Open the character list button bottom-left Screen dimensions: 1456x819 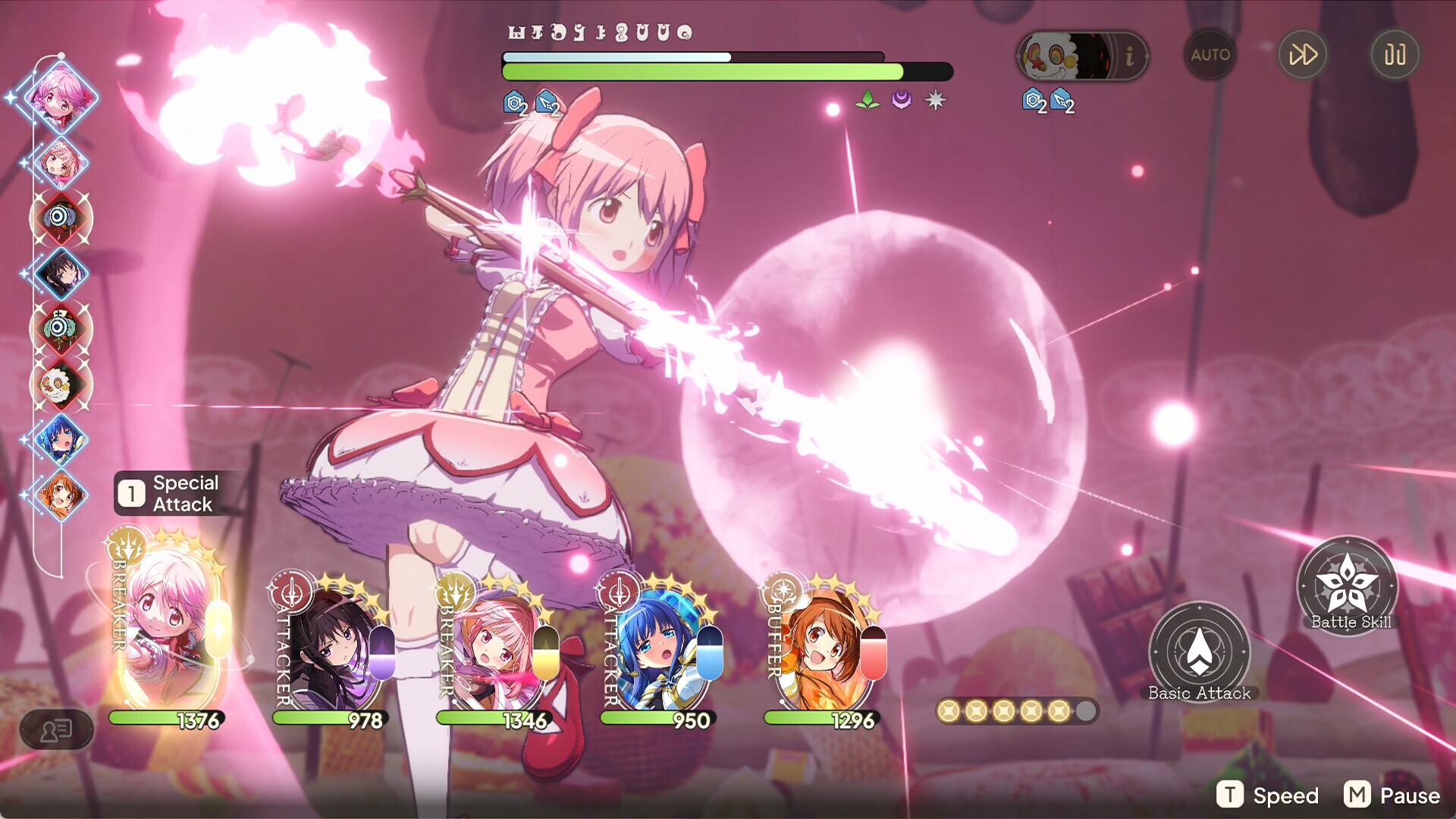57,730
